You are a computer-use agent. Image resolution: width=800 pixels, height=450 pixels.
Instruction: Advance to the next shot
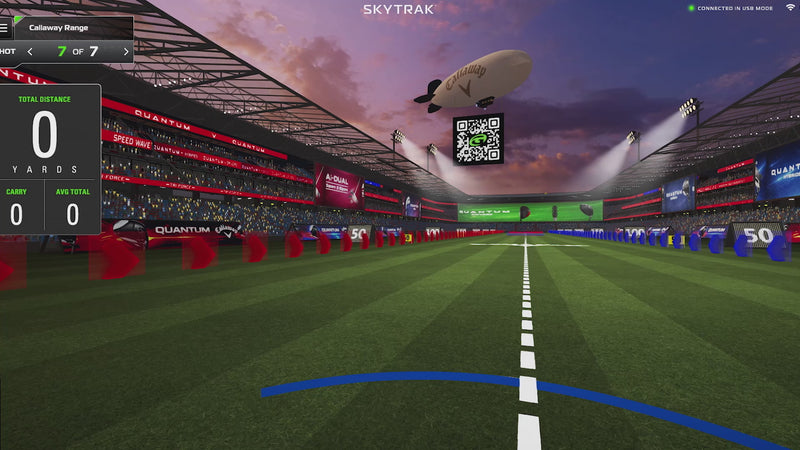tap(125, 51)
